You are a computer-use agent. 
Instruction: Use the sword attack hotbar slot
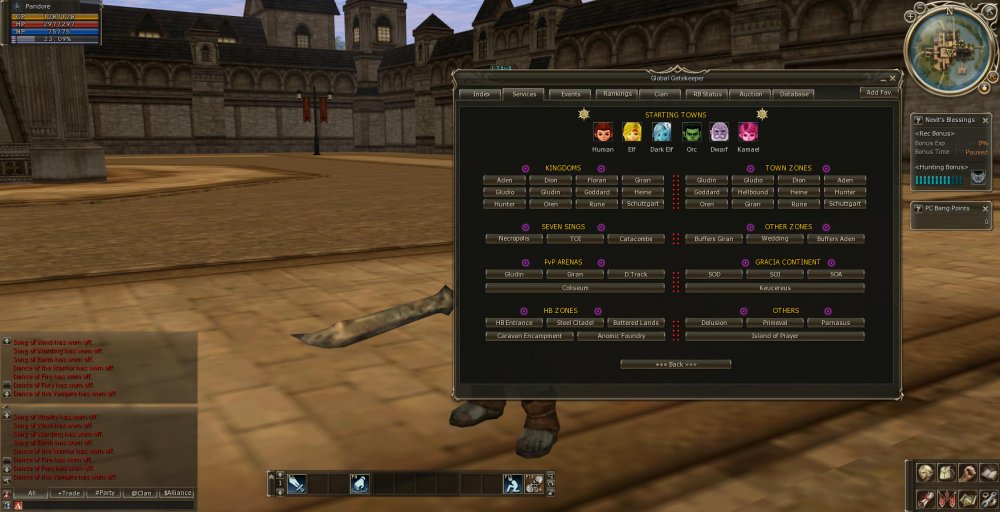(x=297, y=484)
